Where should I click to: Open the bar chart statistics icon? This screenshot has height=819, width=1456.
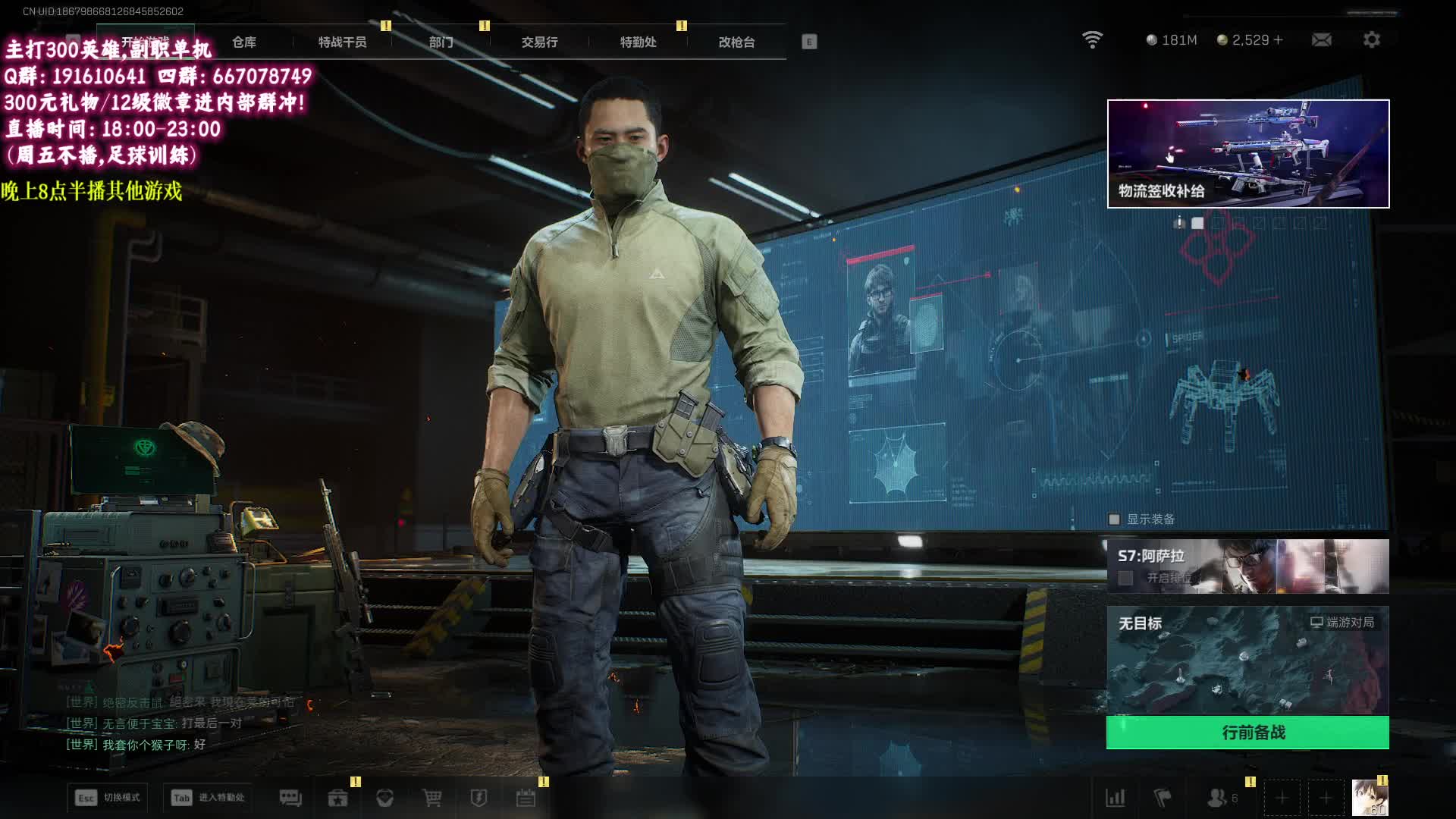[x=1116, y=798]
